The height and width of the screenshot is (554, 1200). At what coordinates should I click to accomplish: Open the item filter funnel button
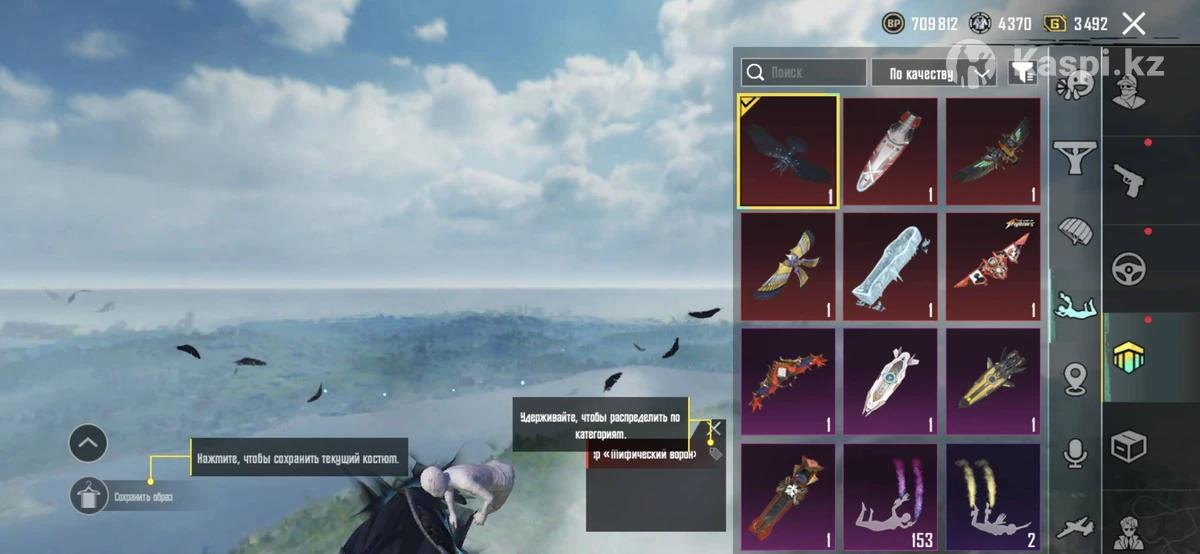1022,72
